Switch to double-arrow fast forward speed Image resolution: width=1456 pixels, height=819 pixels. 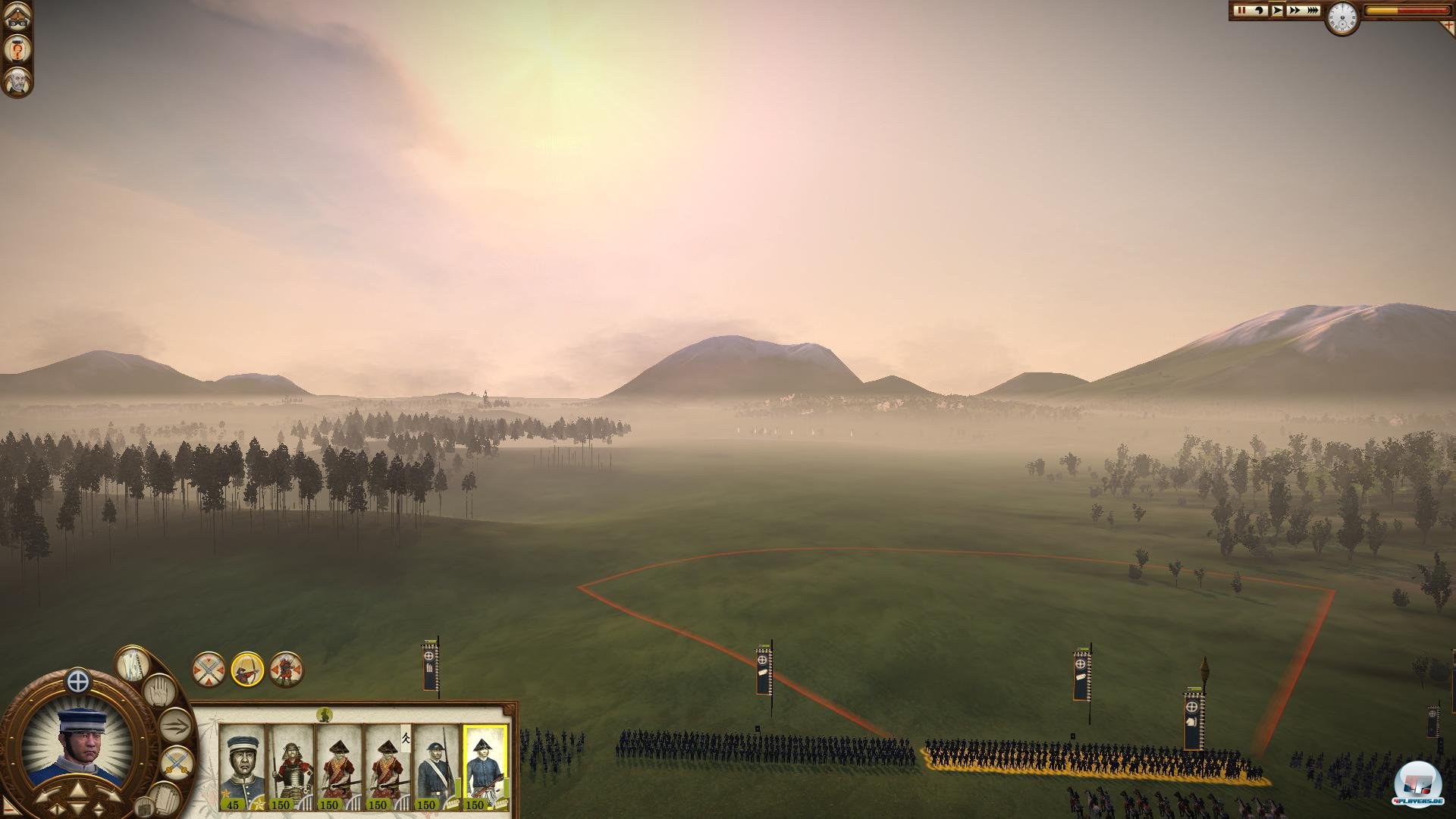click(1294, 11)
